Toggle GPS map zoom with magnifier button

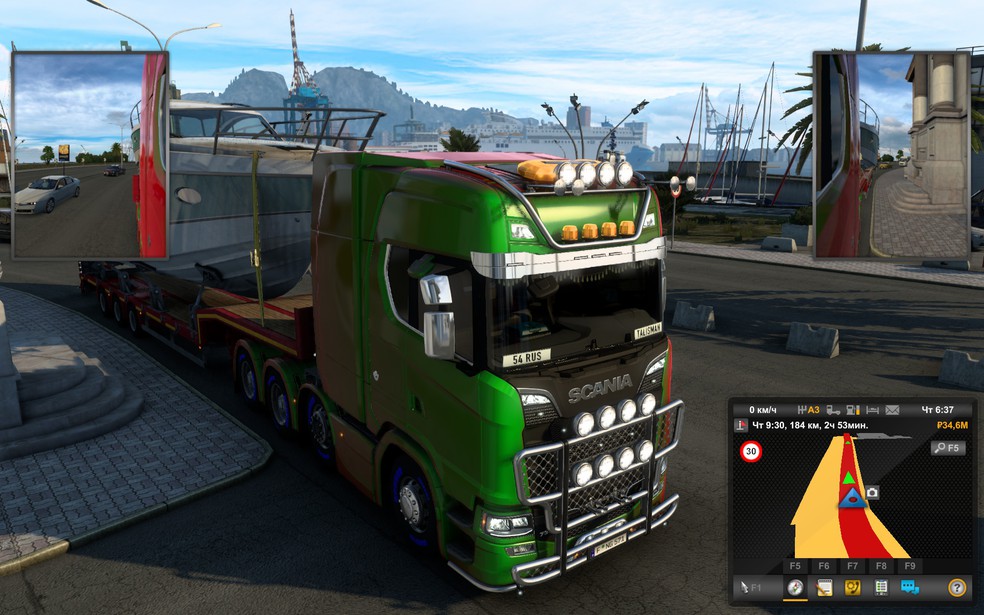click(947, 448)
